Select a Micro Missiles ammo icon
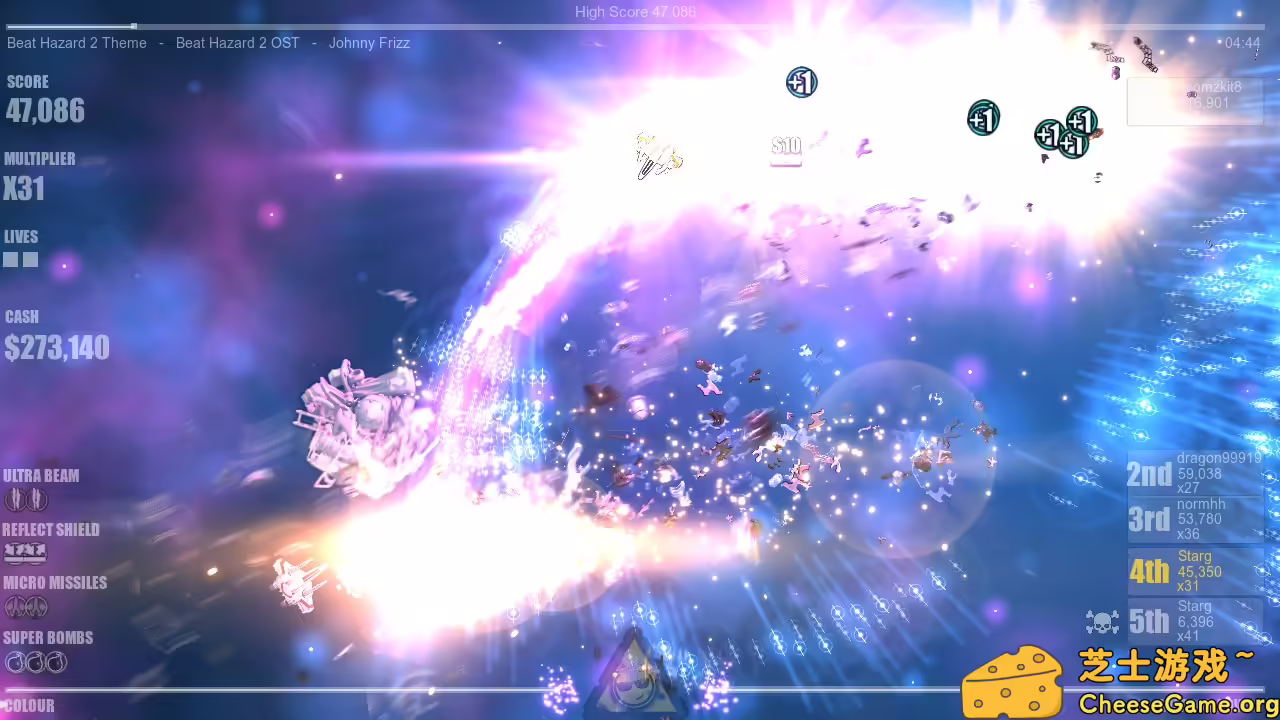The image size is (1280, 720). pyautogui.click(x=13, y=607)
